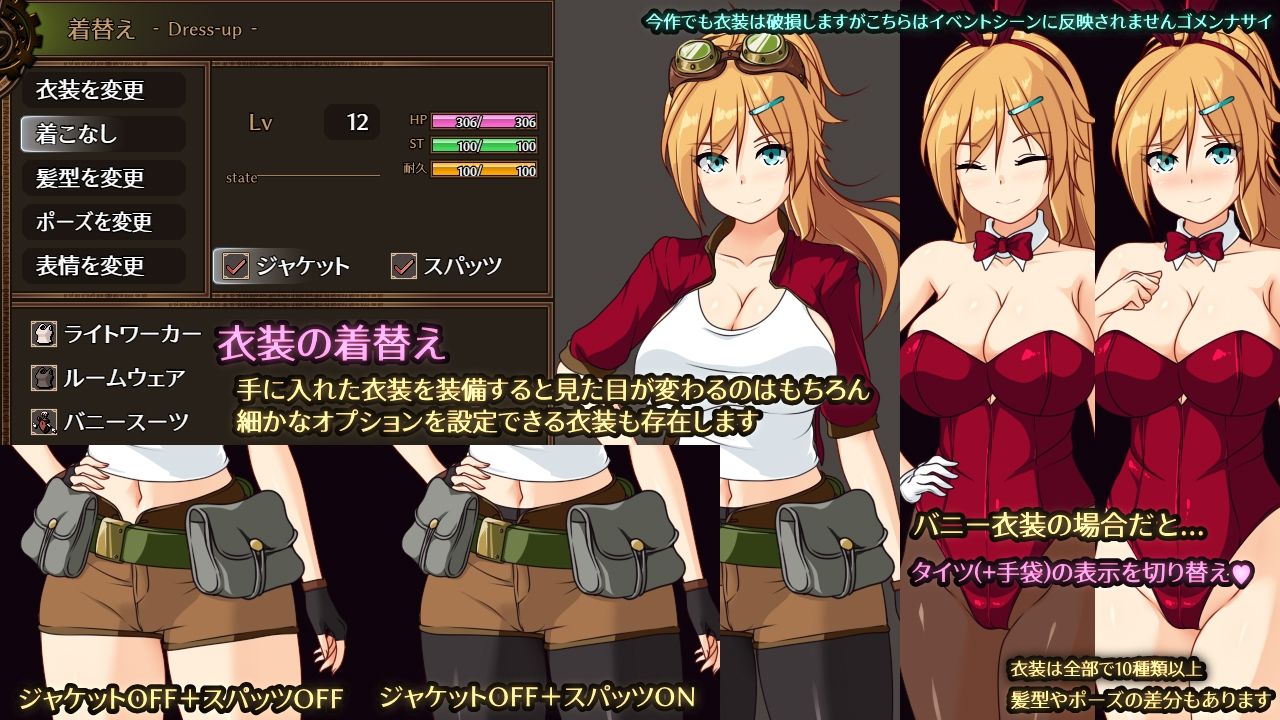Open the 表情を変更 menu
This screenshot has width=1280, height=720.
click(x=103, y=267)
